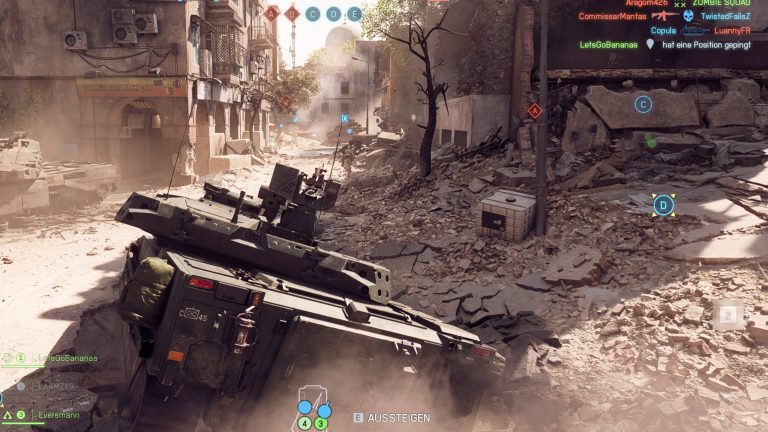The width and height of the screenshot is (768, 432).
Task: Select objective A in the top capture bar
Action: (272, 14)
